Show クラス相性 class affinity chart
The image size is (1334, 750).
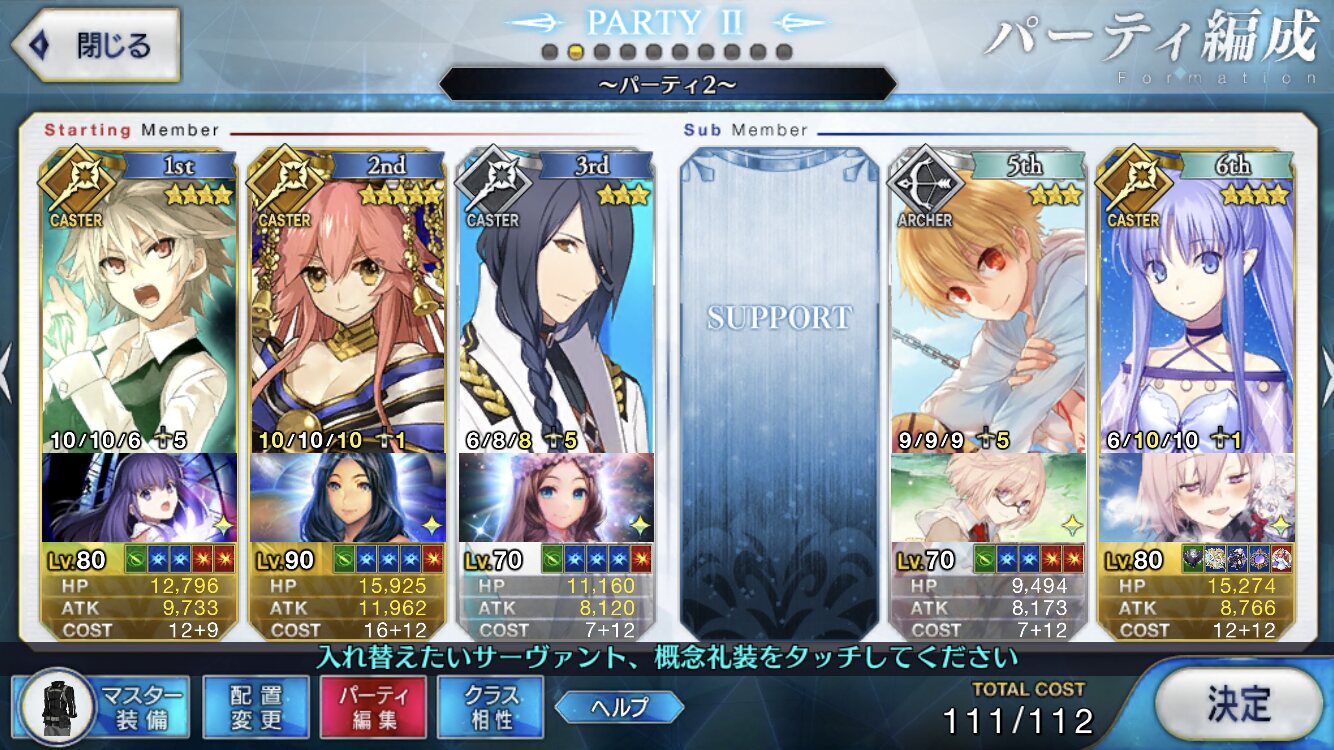click(x=490, y=706)
